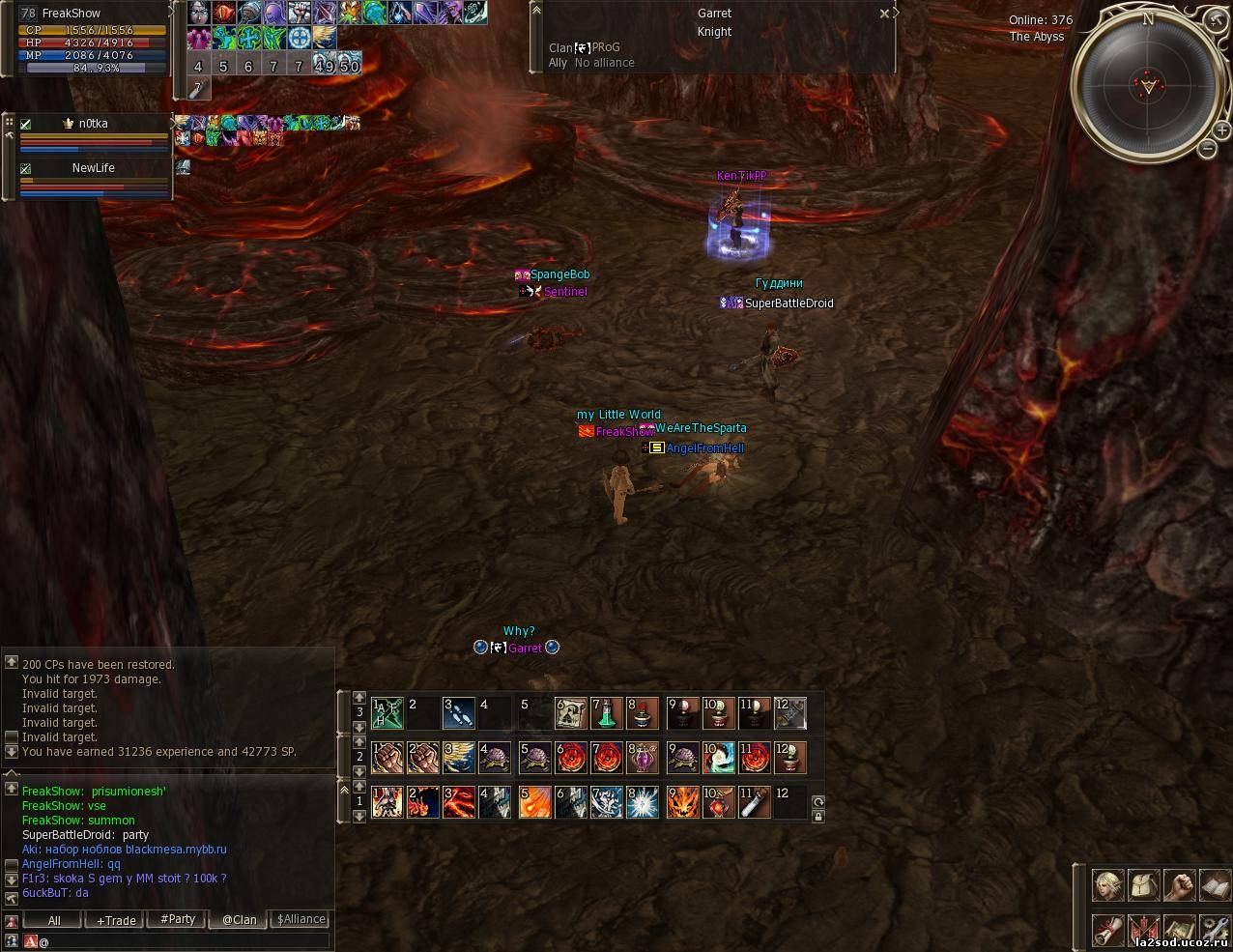The width and height of the screenshot is (1233, 952).
Task: Select party member n0tka
Action: pos(93,124)
